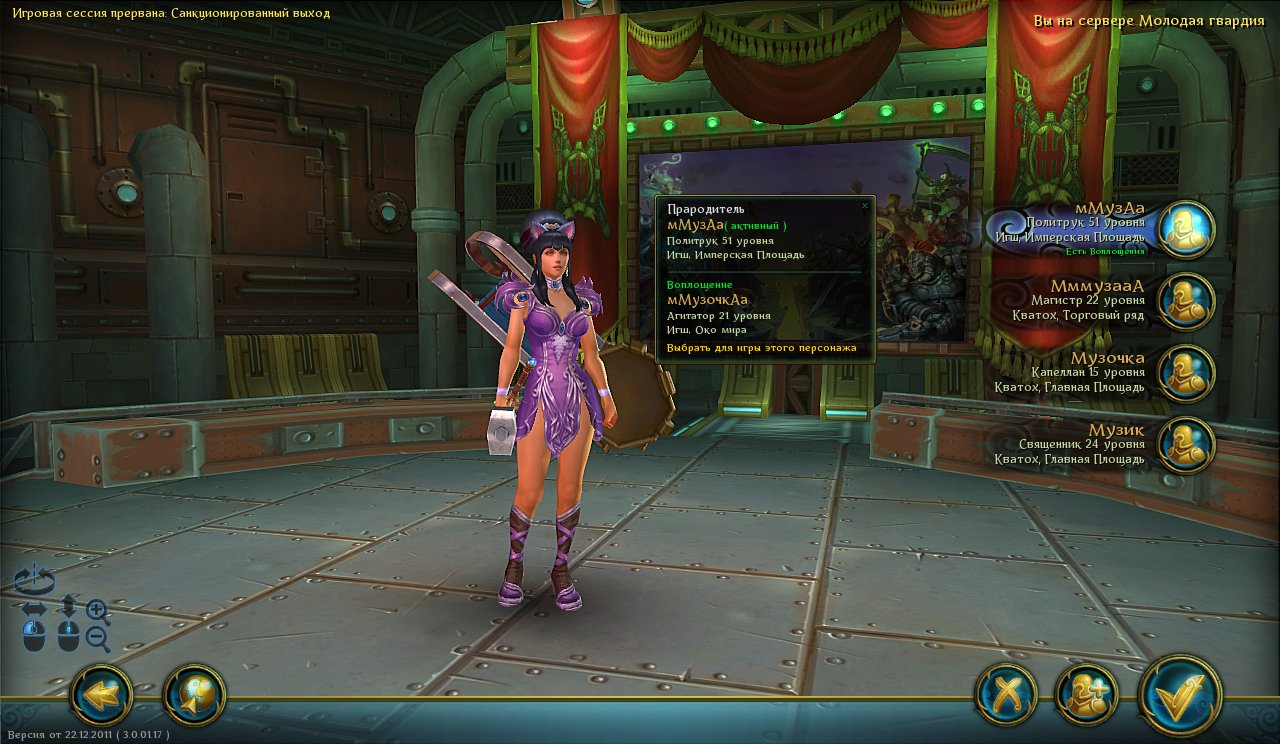Click the Музик round helmet portrait
This screenshot has height=744, width=1280.
tap(1186, 445)
